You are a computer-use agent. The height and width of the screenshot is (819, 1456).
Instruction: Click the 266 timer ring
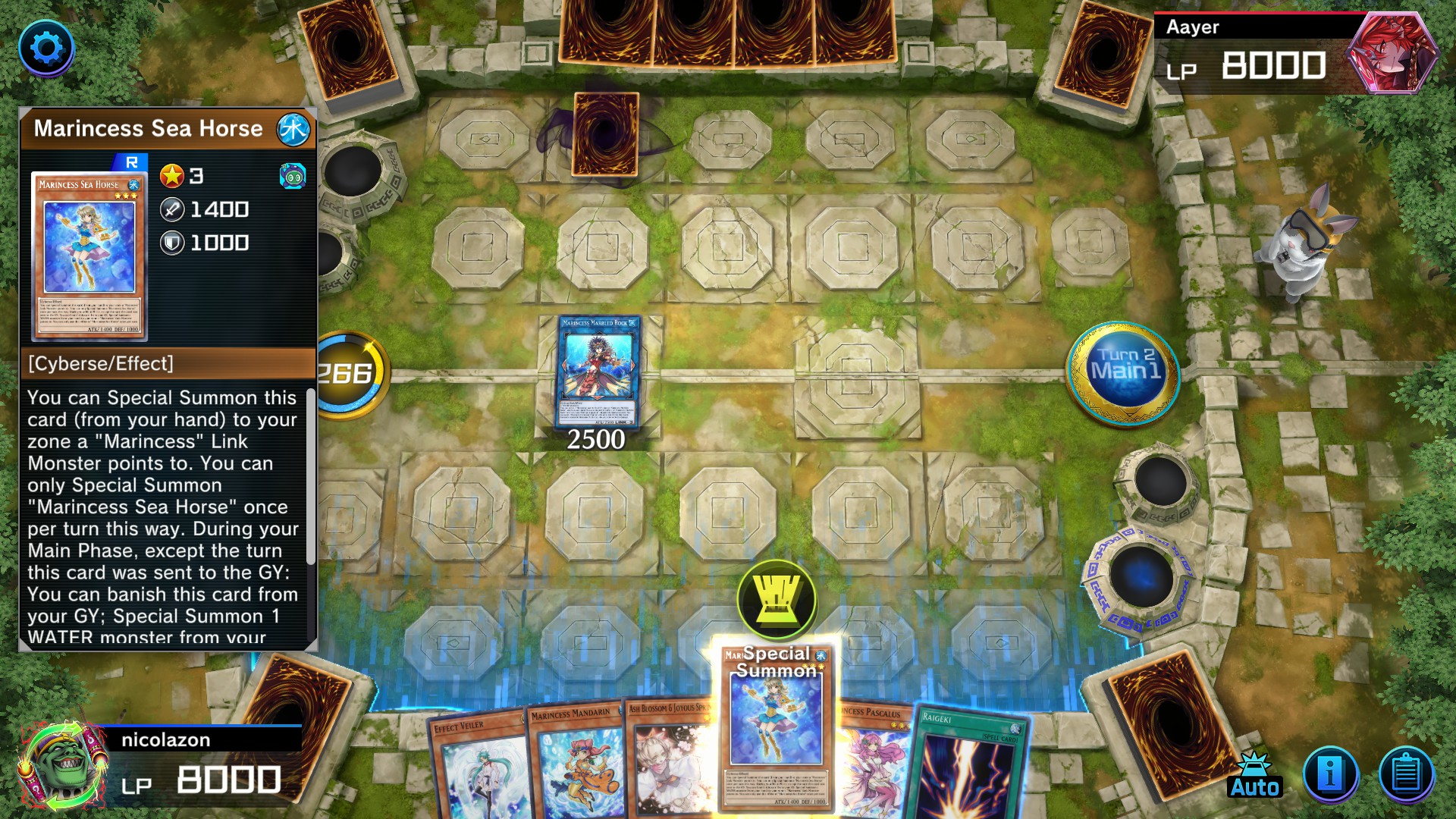tap(351, 372)
